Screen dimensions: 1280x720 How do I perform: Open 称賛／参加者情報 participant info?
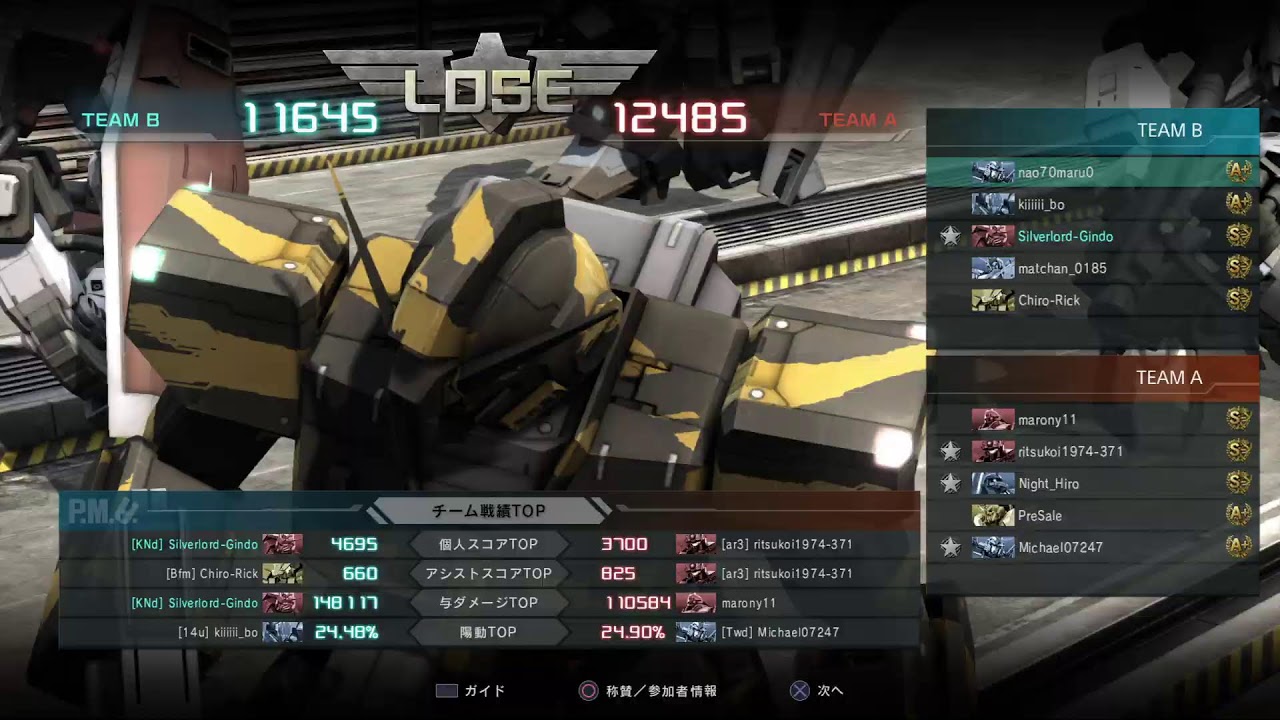pyautogui.click(x=648, y=691)
